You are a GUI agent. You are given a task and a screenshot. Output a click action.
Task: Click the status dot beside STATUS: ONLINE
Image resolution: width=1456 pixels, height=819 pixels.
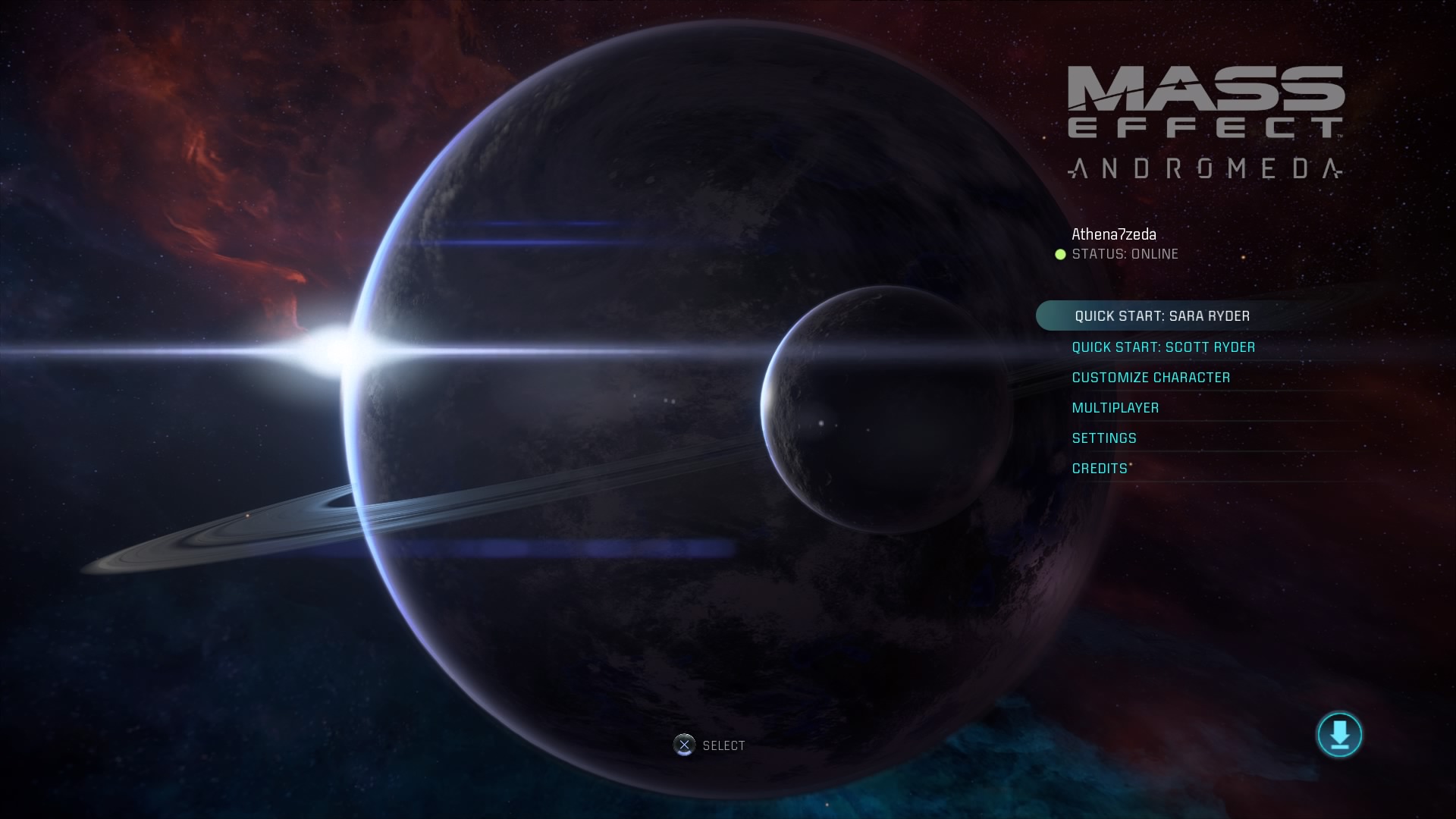(1059, 255)
